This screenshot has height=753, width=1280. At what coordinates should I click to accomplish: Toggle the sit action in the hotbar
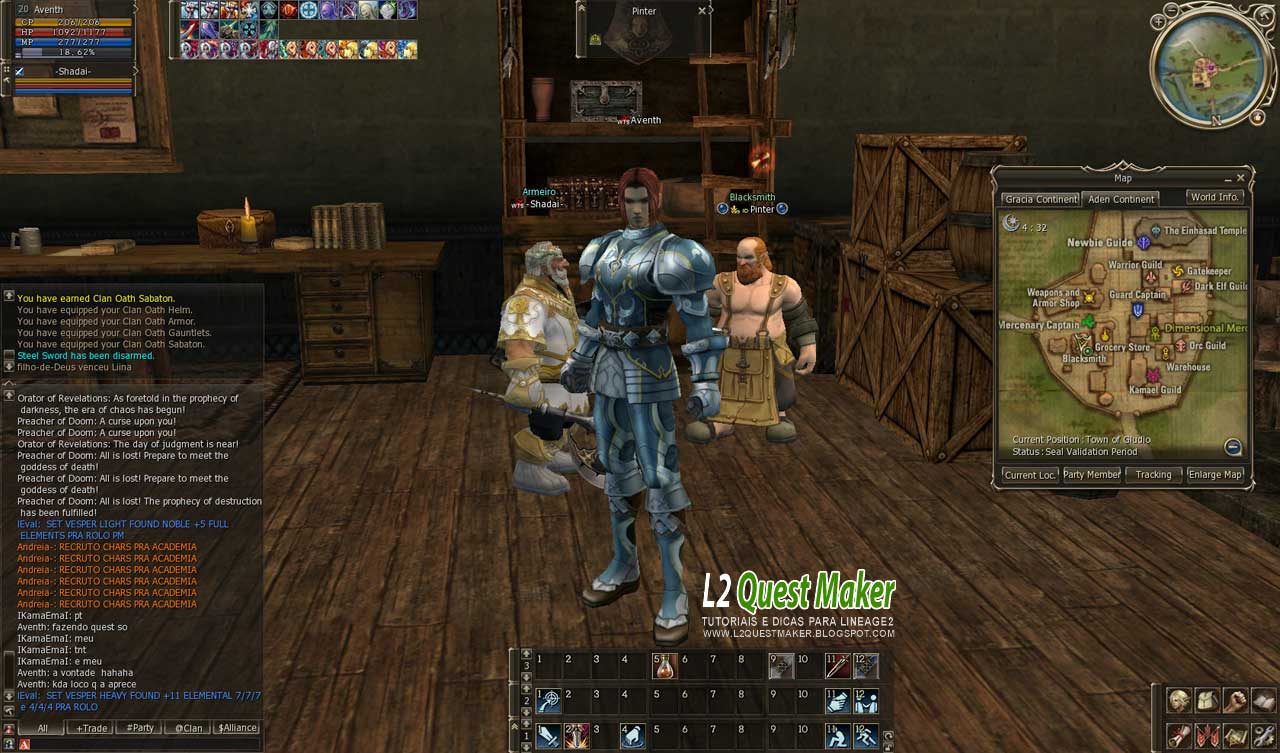coord(839,736)
